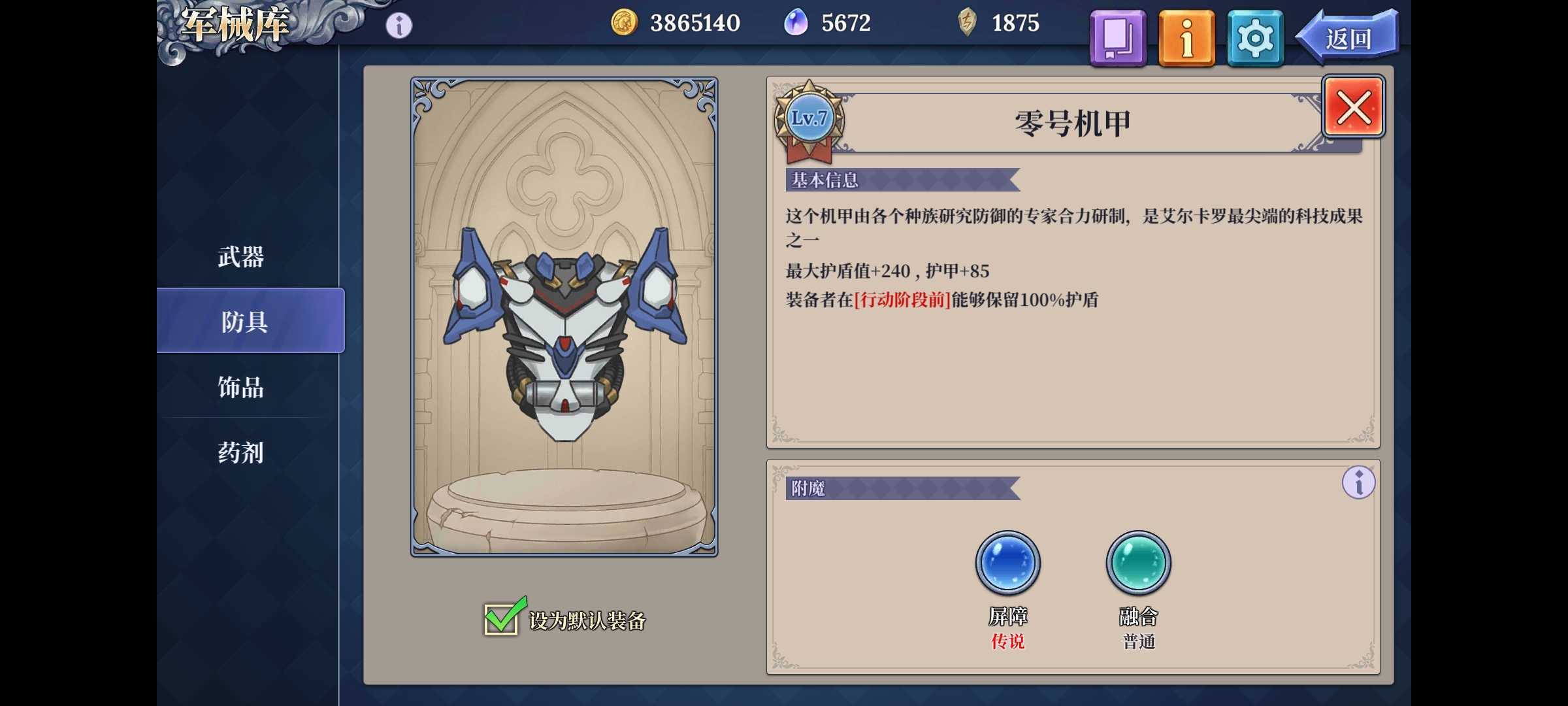Select the 屏障 legendary enchantment gem
The width and height of the screenshot is (1568, 706).
pyautogui.click(x=1007, y=563)
